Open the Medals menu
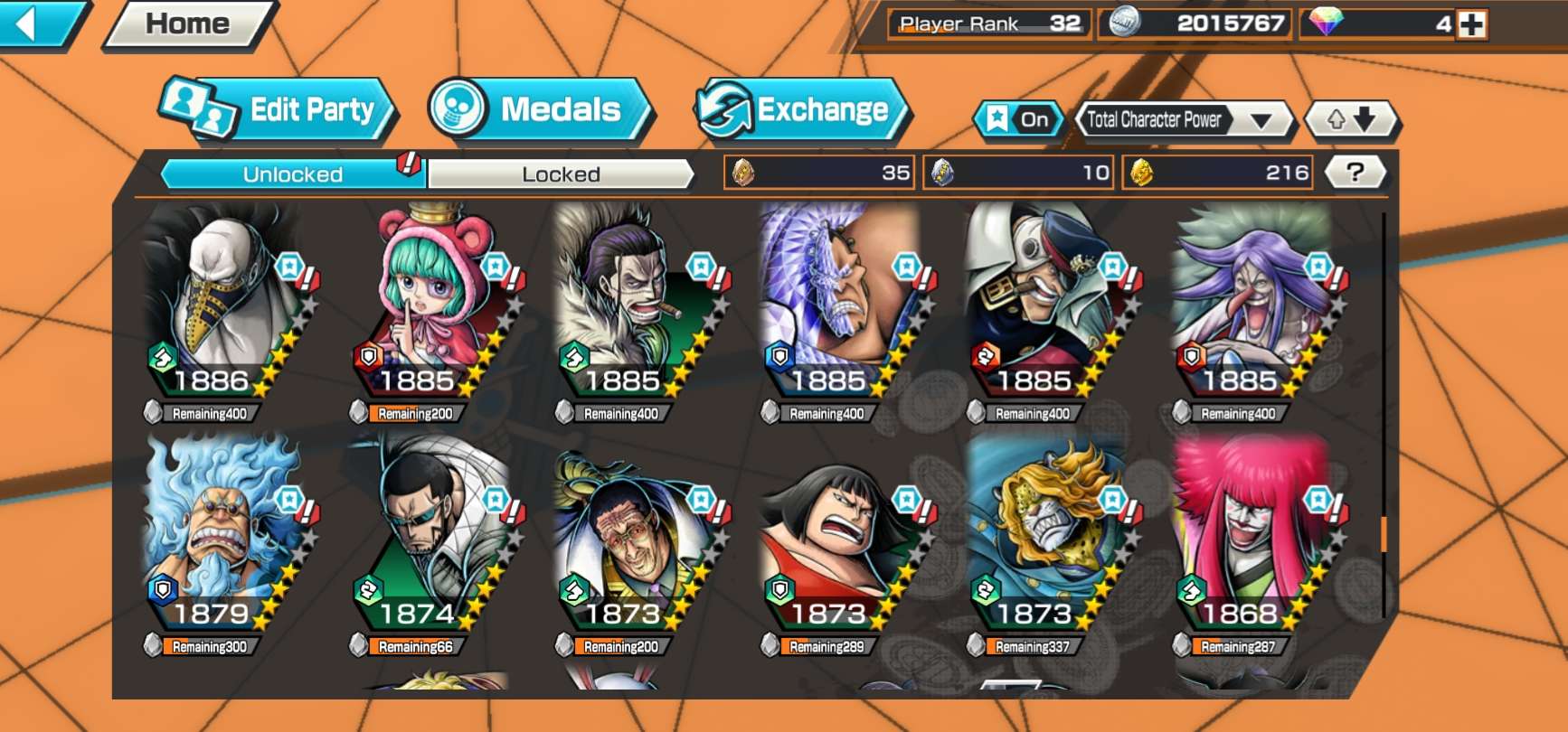This screenshot has height=732, width=1568. (541, 110)
